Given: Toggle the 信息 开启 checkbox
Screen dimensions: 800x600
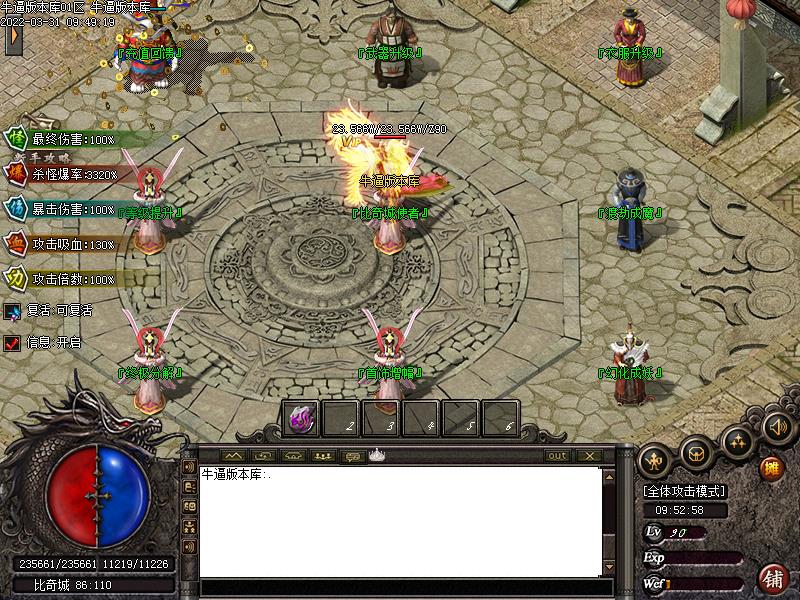Looking at the screenshot, I should (12, 342).
